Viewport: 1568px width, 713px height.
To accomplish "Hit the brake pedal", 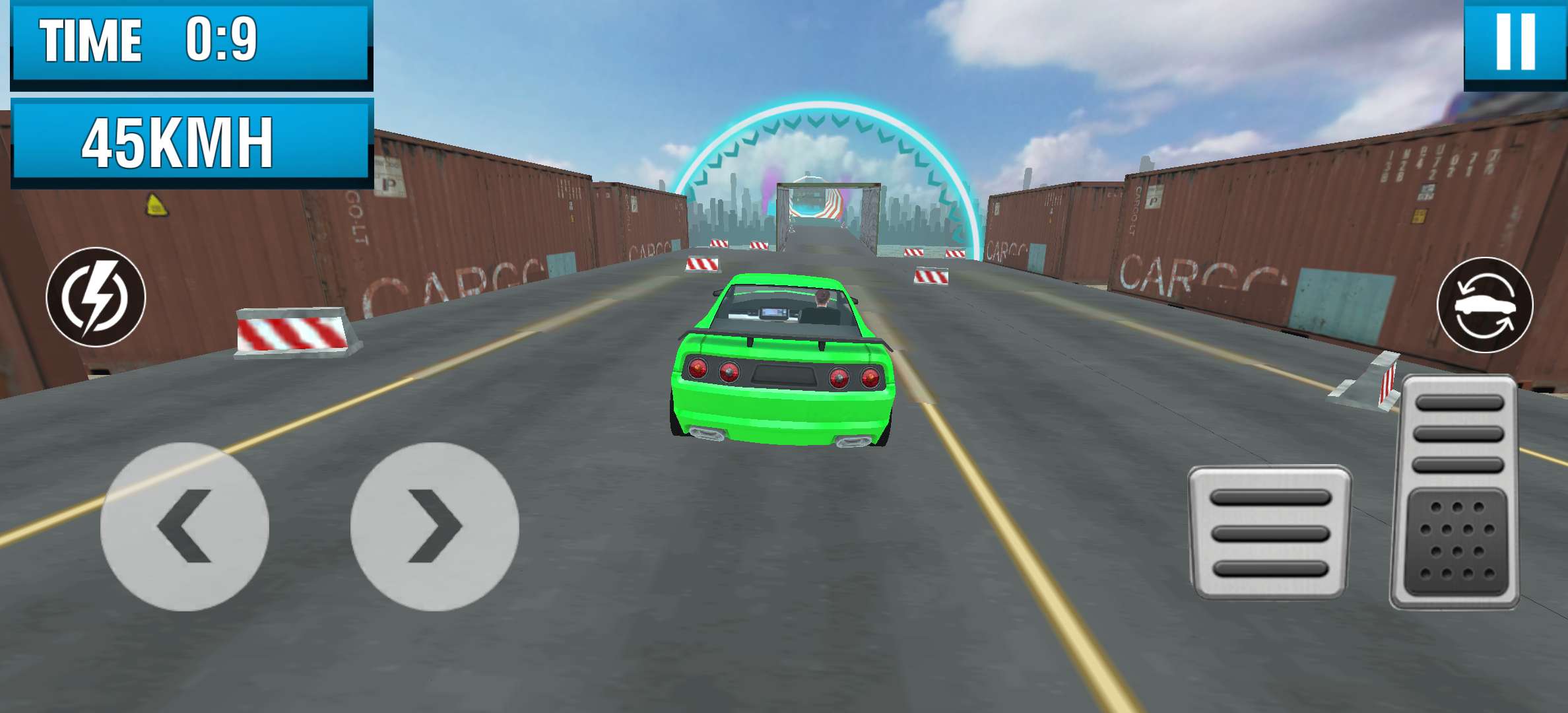I will [1269, 532].
